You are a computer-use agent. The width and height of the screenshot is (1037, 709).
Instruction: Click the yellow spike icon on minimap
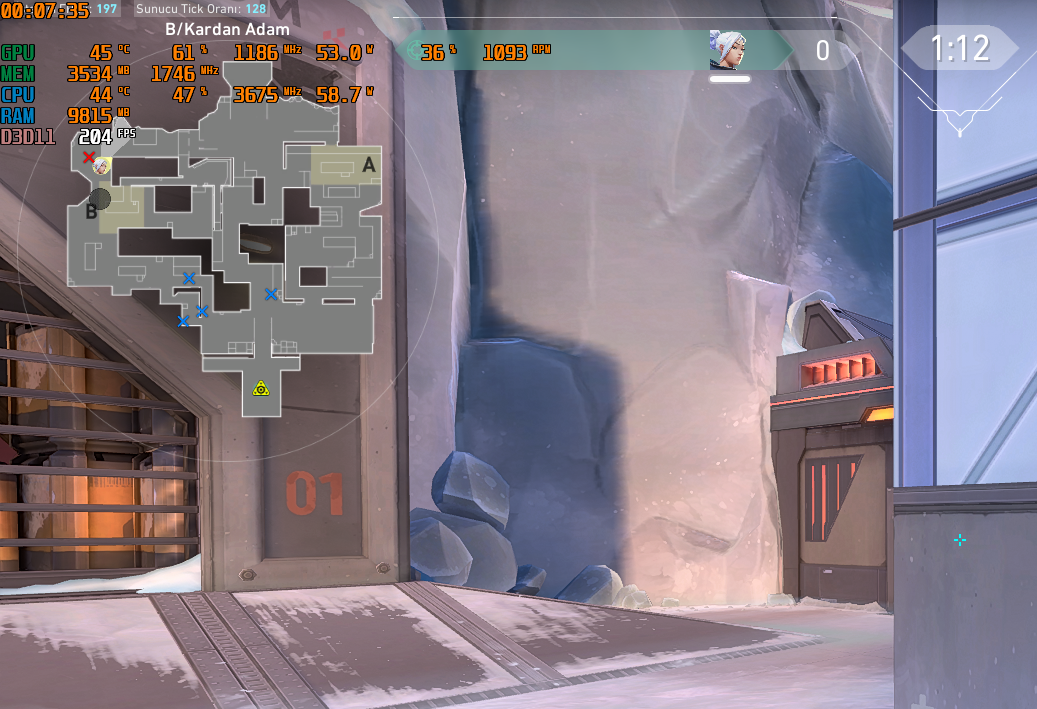pyautogui.click(x=261, y=388)
